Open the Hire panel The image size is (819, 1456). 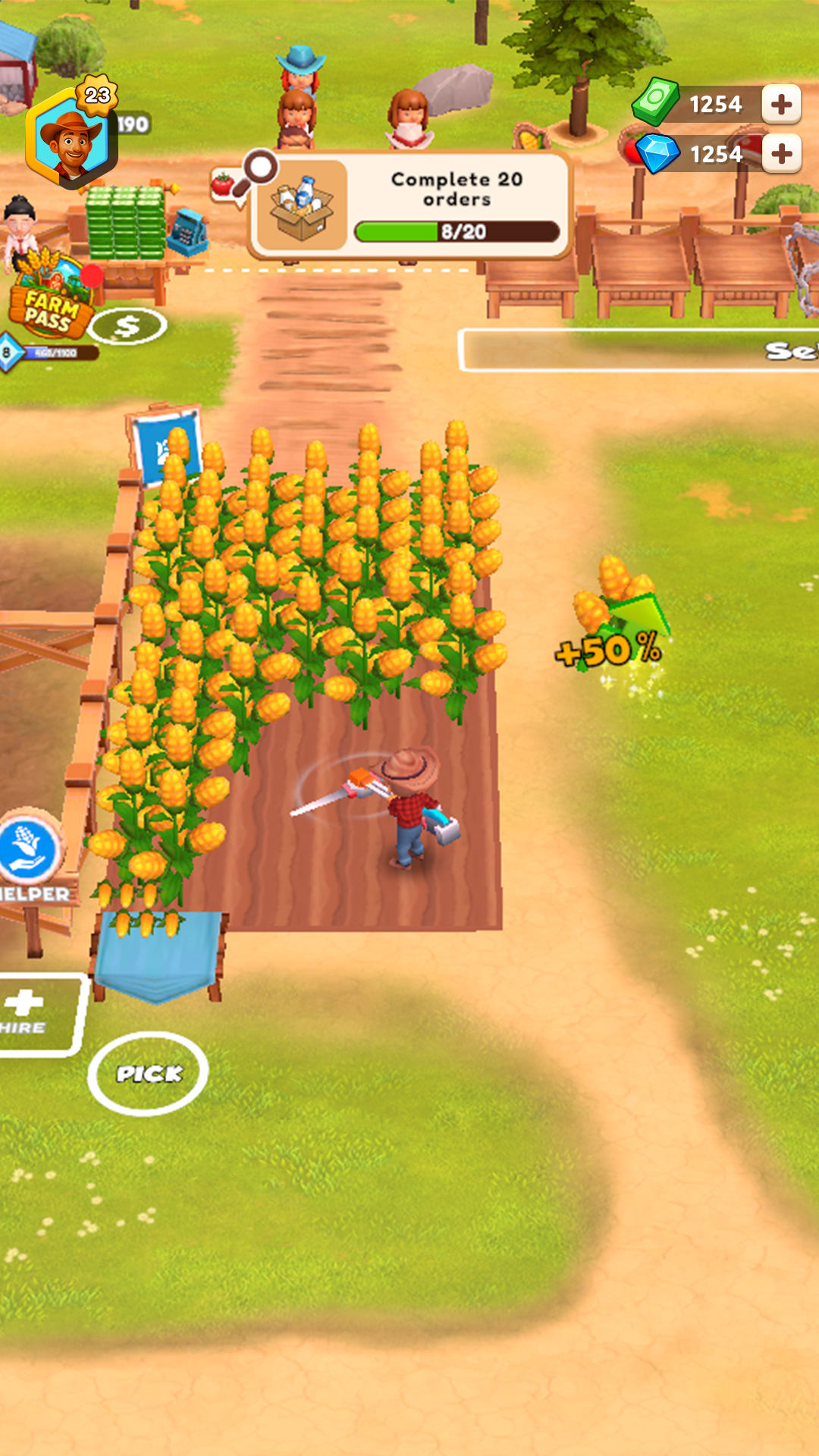point(34,1014)
